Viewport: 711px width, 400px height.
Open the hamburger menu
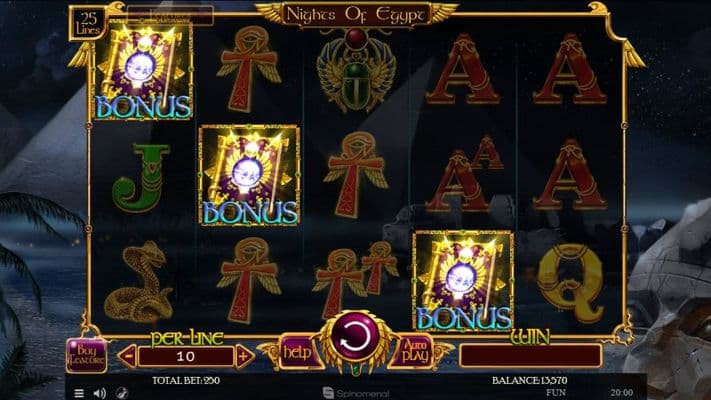click(79, 393)
